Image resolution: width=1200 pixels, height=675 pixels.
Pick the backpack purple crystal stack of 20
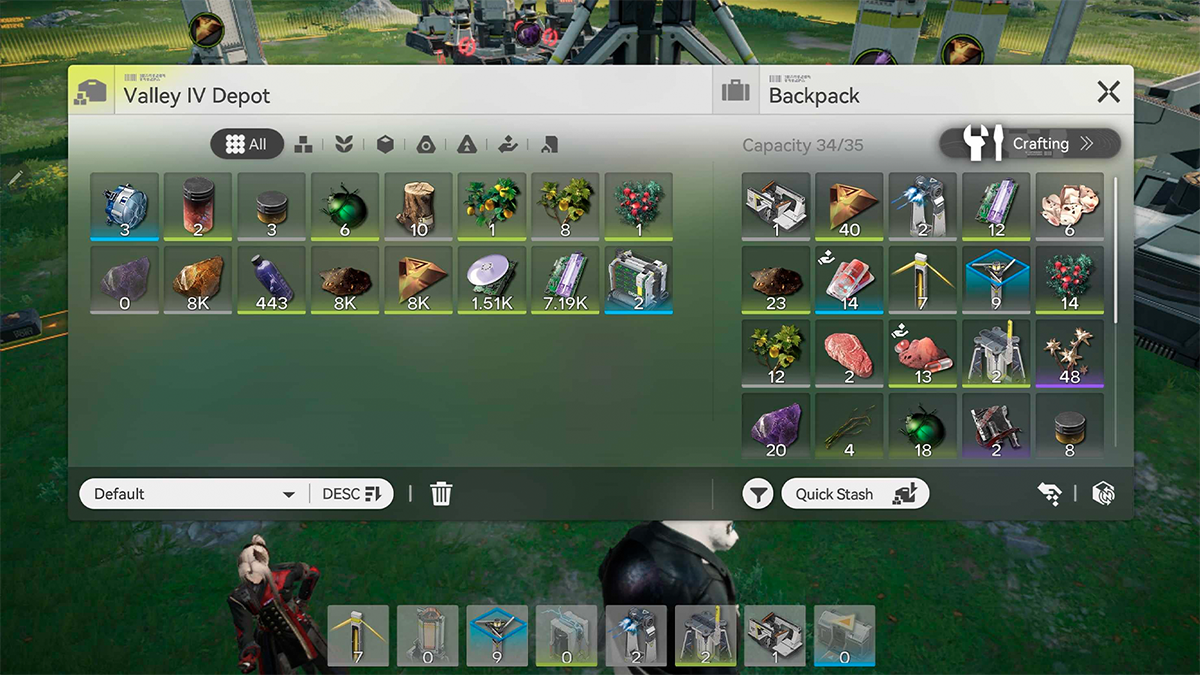[x=776, y=427]
